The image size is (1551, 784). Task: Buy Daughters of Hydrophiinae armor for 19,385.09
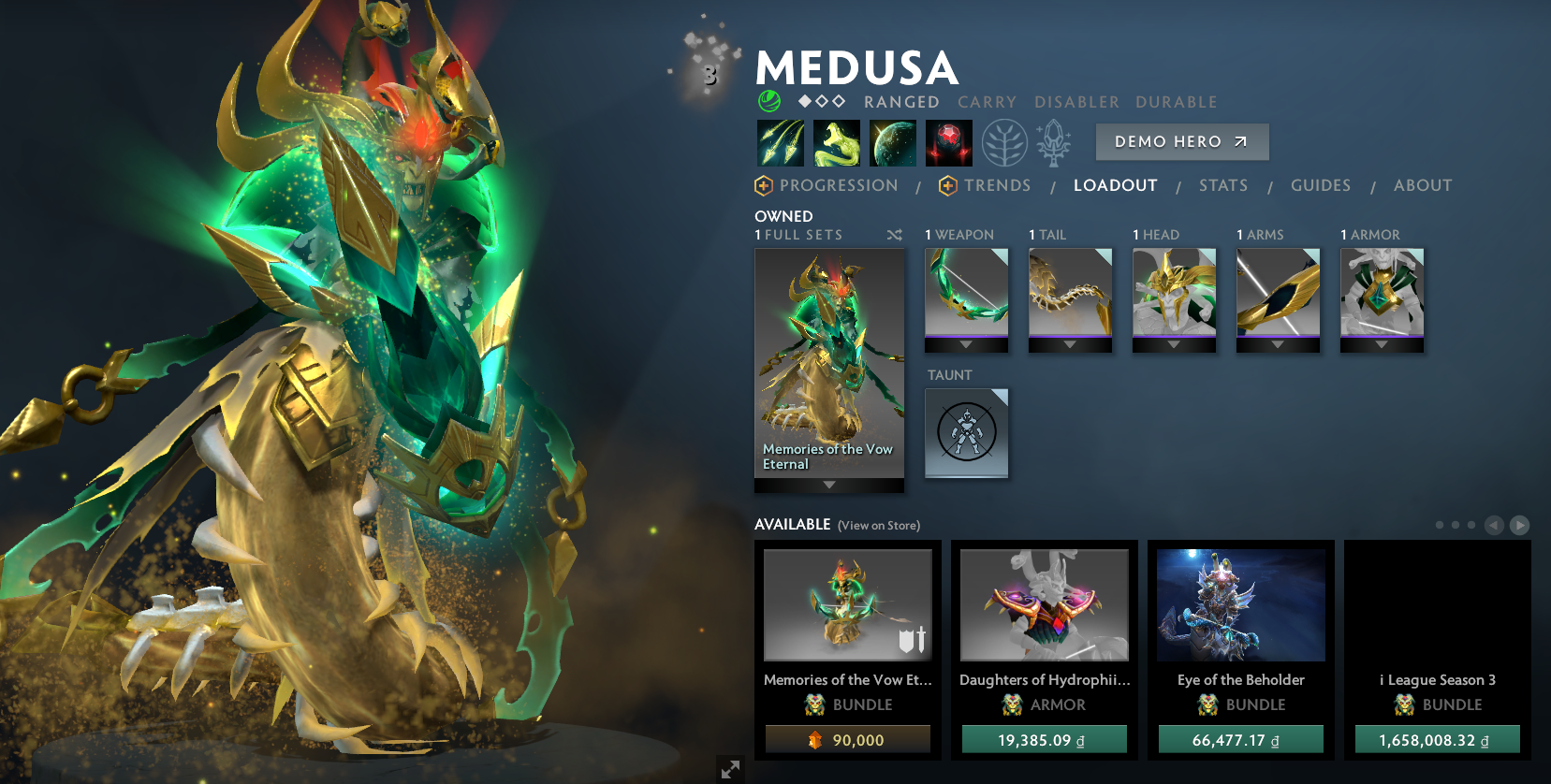(x=1044, y=740)
